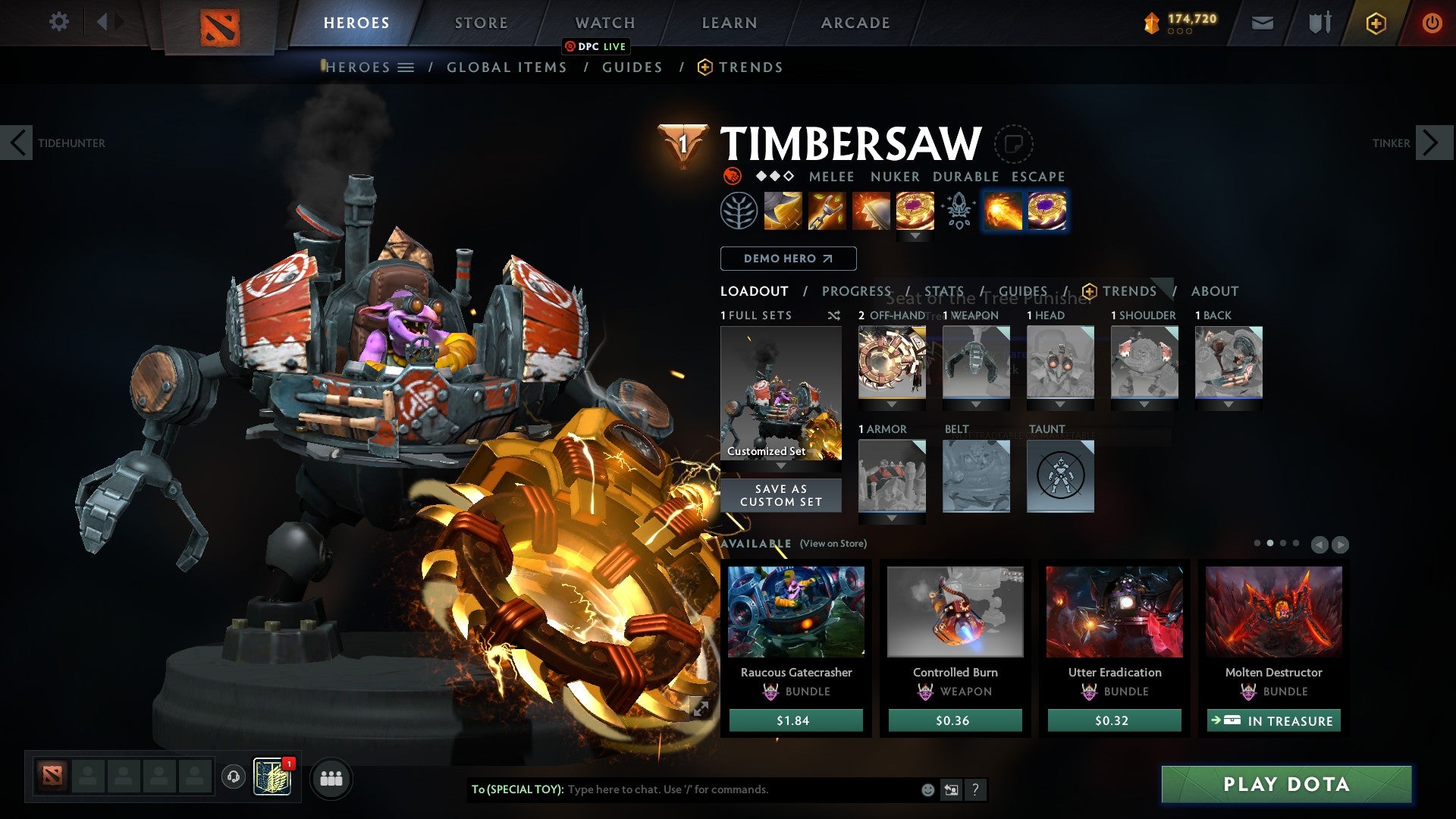Open the settings gear

[x=59, y=22]
